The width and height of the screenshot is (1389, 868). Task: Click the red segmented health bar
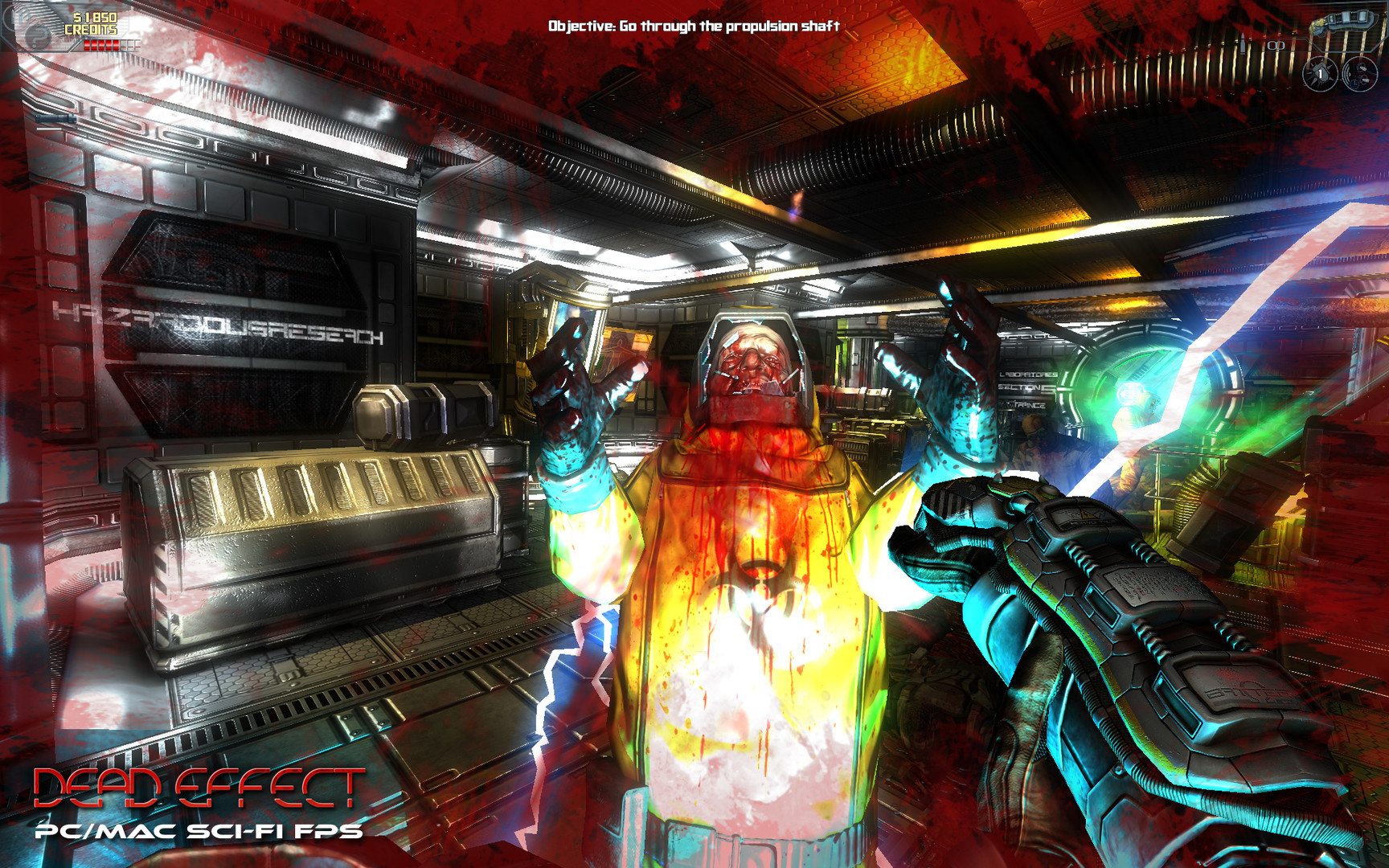pos(101,44)
